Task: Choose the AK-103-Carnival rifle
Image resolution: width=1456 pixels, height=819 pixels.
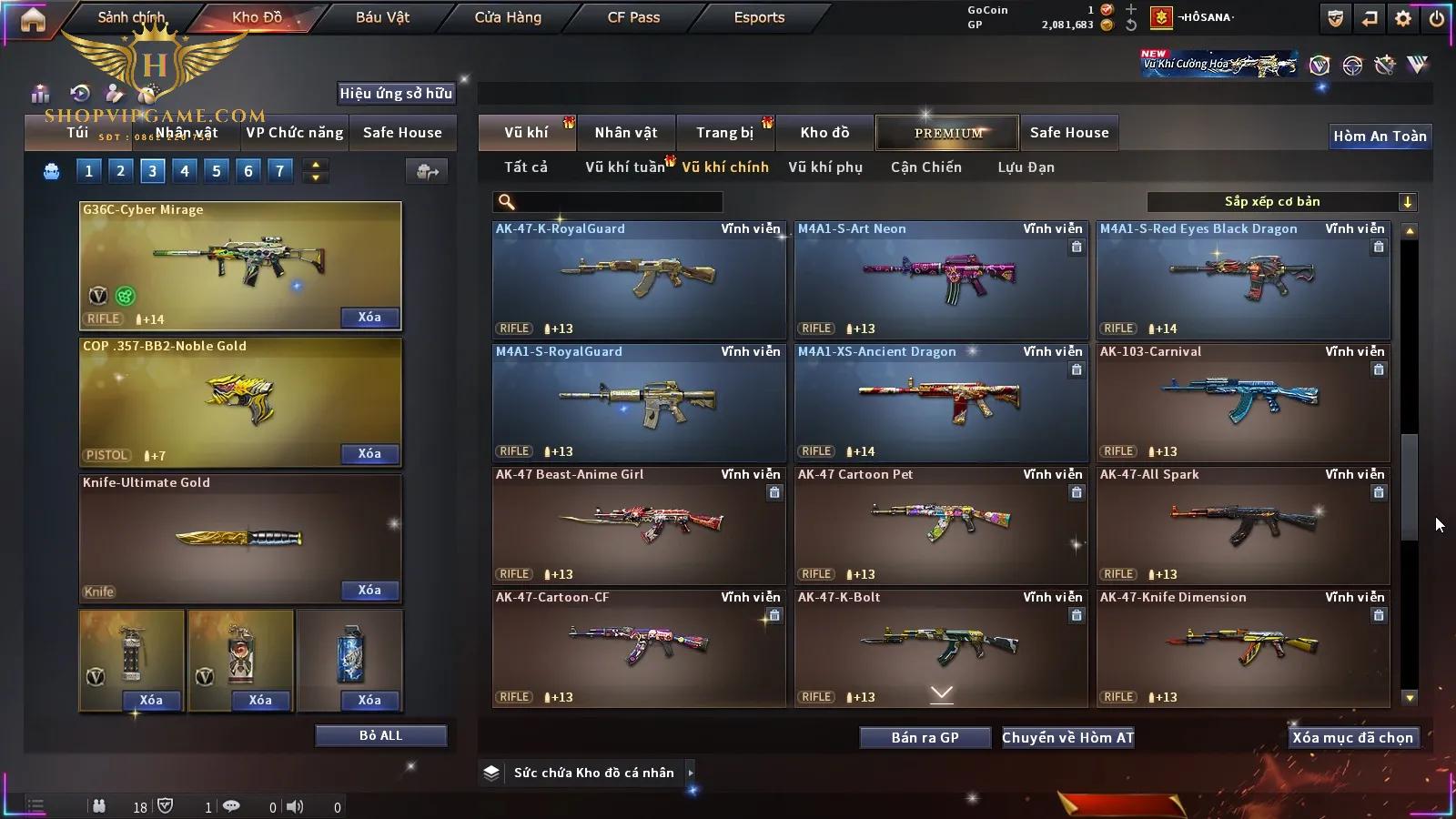Action: tap(1242, 403)
